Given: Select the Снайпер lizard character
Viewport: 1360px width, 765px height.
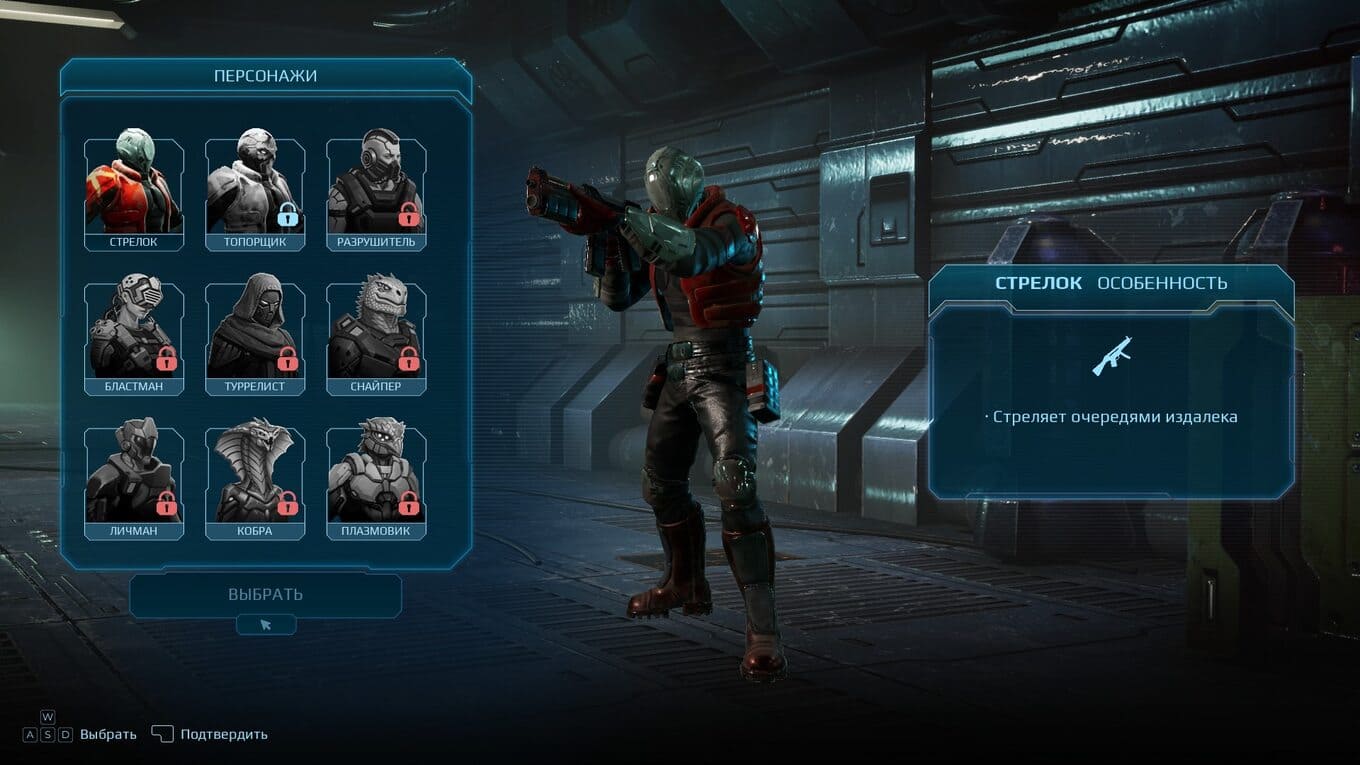Looking at the screenshot, I should click(376, 338).
